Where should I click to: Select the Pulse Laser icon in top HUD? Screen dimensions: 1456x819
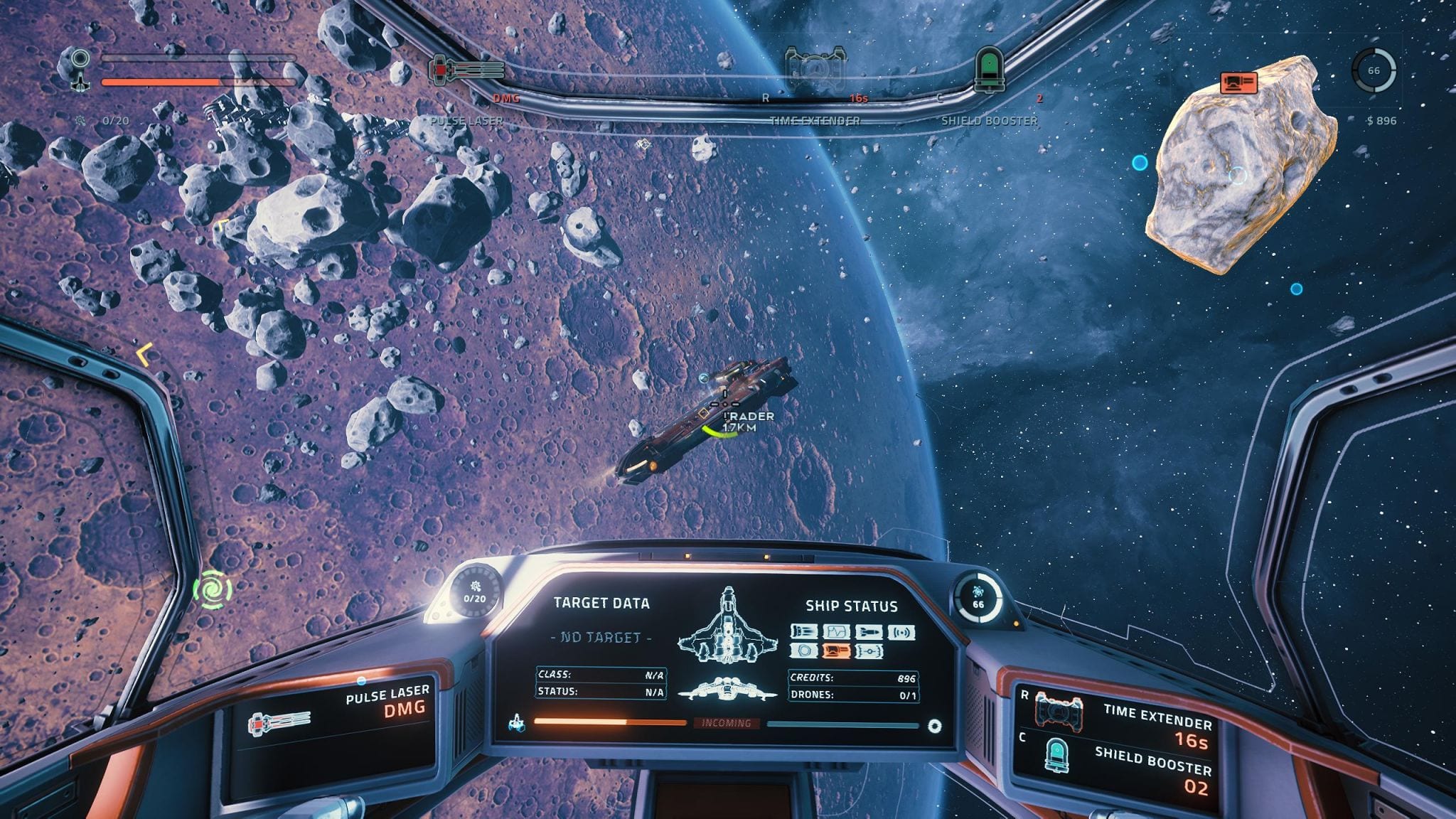pyautogui.click(x=466, y=70)
